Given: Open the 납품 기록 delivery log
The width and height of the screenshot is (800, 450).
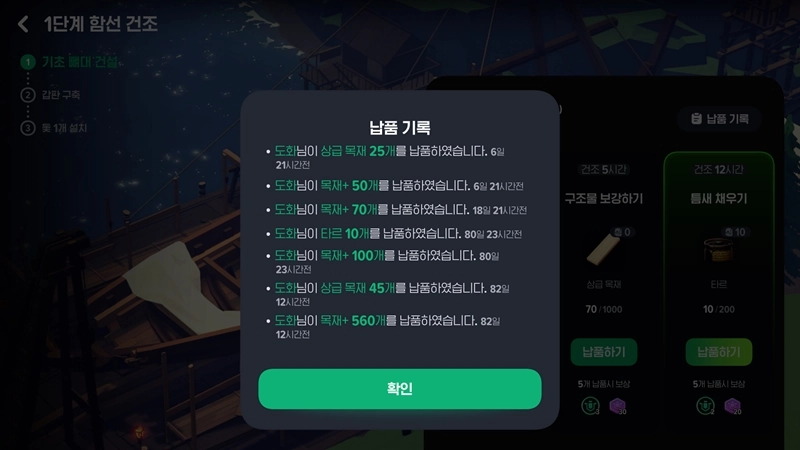Looking at the screenshot, I should [719, 119].
